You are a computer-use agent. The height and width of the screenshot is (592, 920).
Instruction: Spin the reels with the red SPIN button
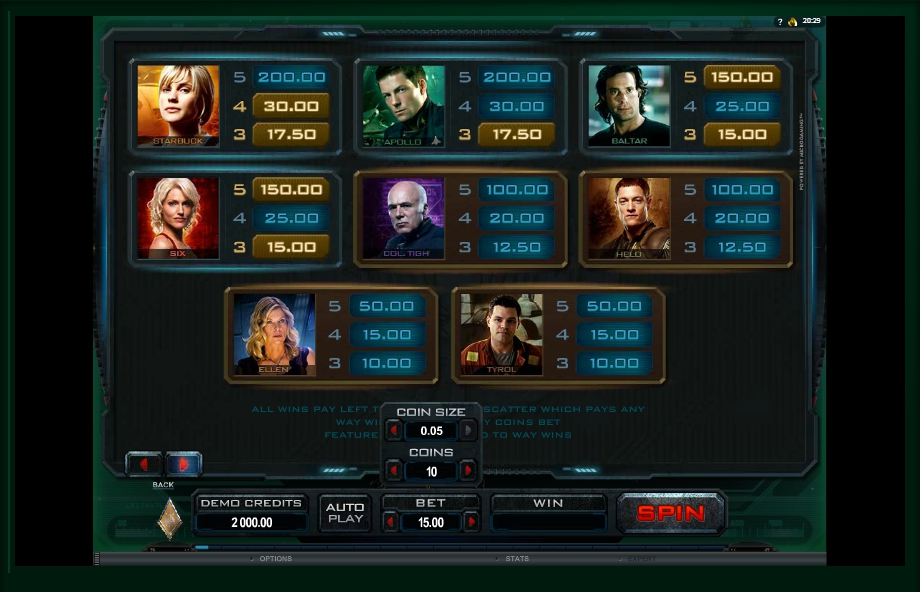(671, 513)
